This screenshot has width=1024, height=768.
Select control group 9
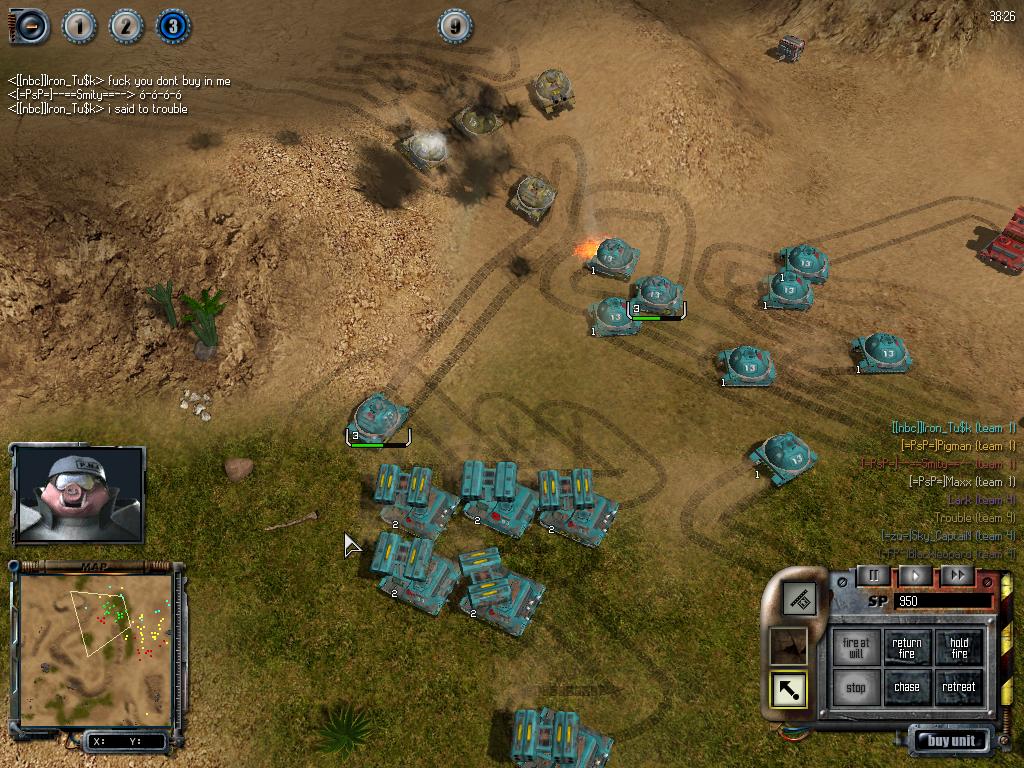tap(455, 26)
